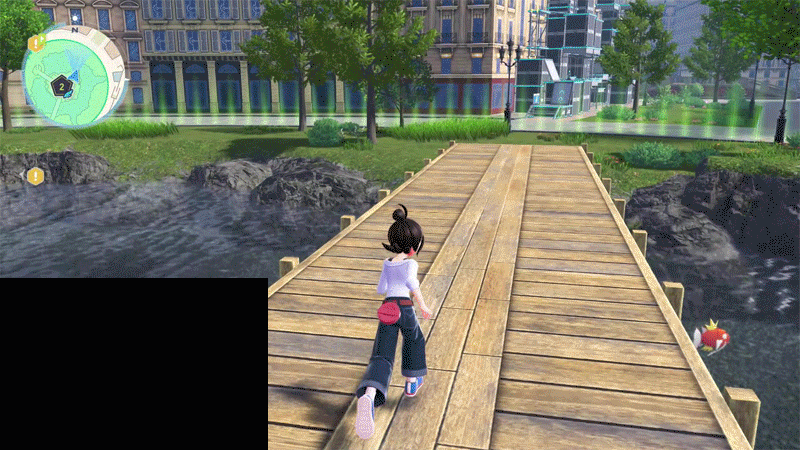This screenshot has width=800, height=450.
Task: Click the yellow exclamation badge atop the minimap
Action: coord(36,43)
